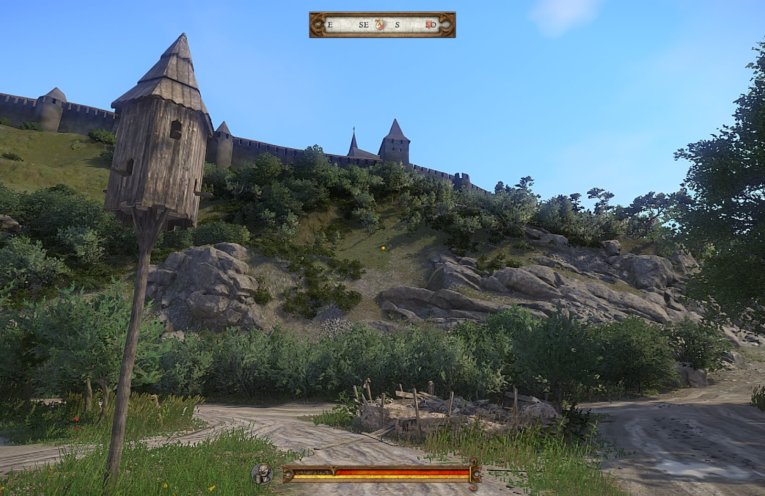Image resolution: width=765 pixels, height=496 pixels.
Task: Select the red marker on the compass
Action: [430, 24]
